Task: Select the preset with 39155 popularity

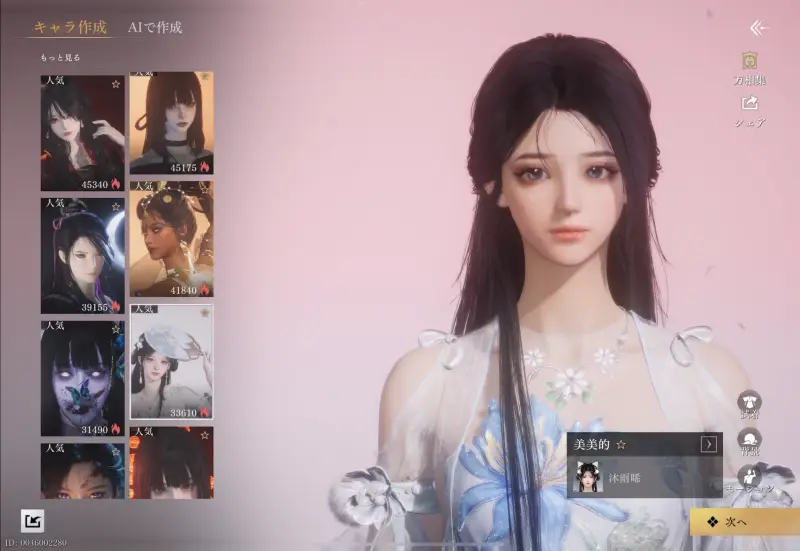Action: click(83, 255)
